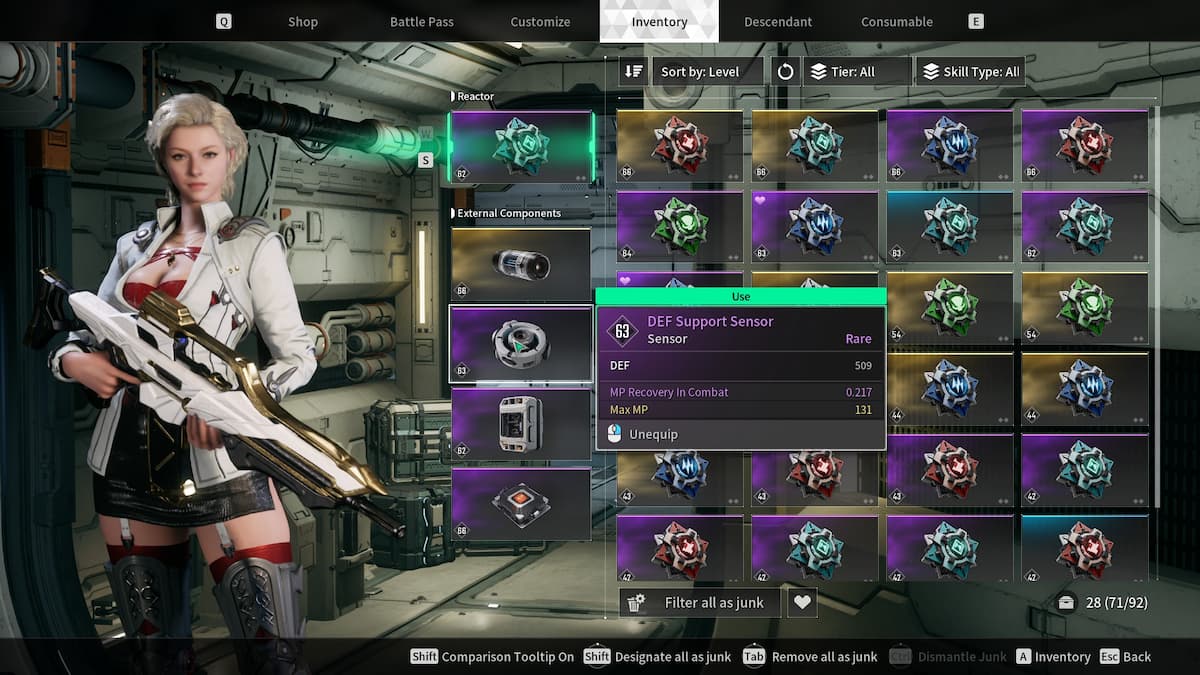
Task: Toggle the sort order arrow button
Action: click(x=633, y=72)
